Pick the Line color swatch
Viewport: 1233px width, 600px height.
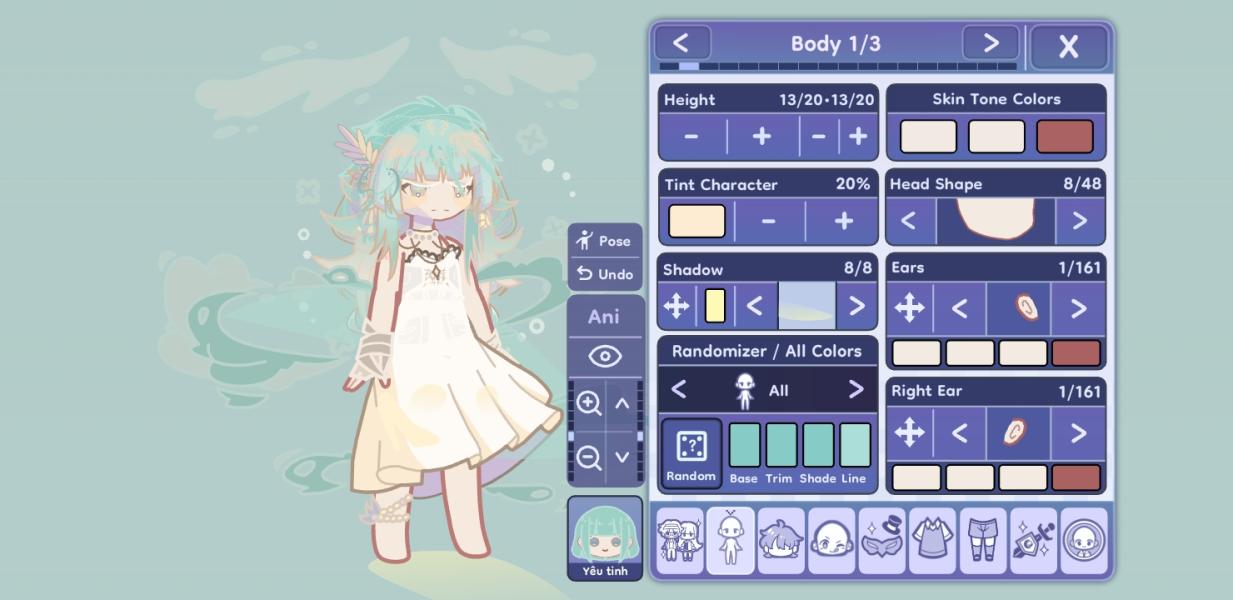click(854, 445)
